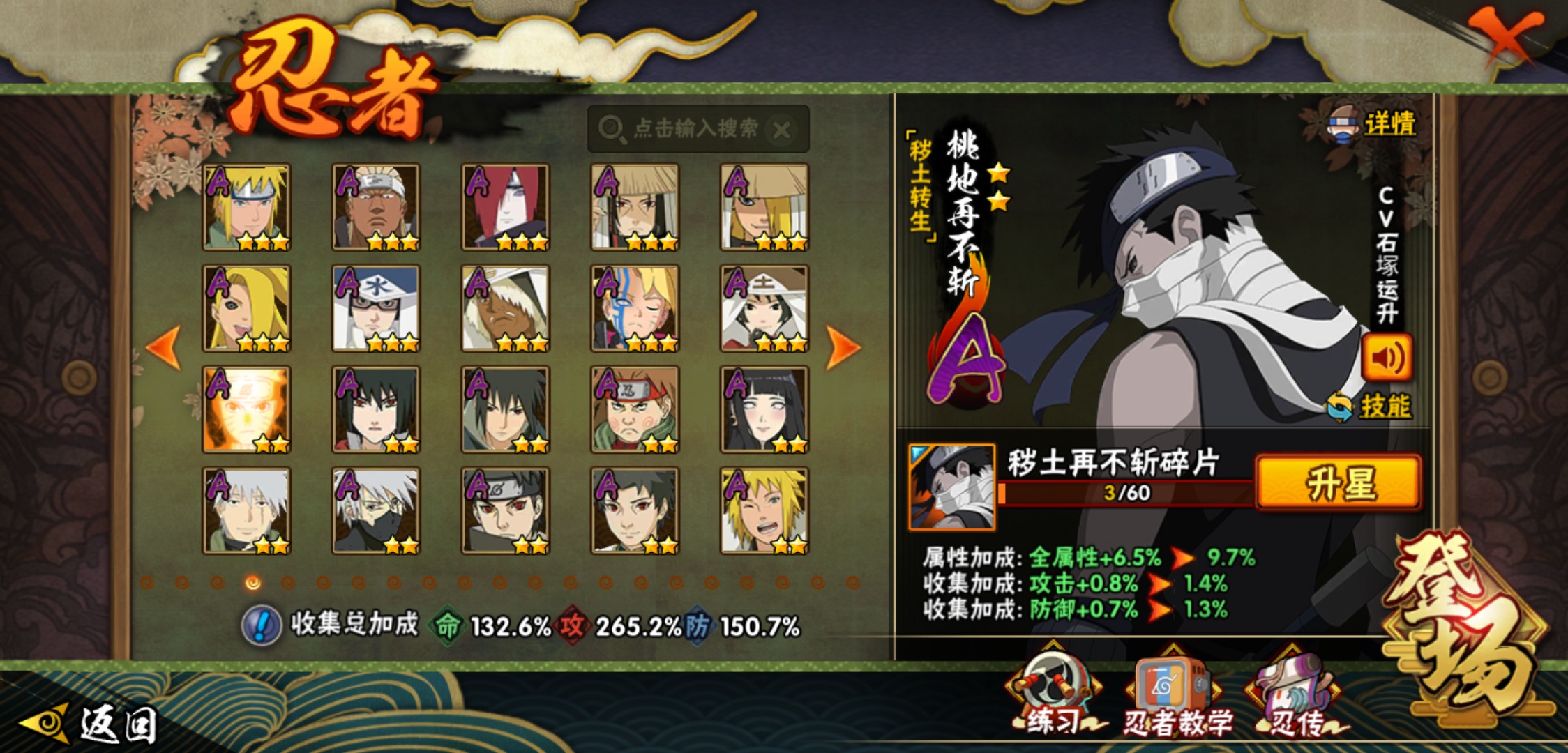Clear the search box with its X
The image size is (1568, 753).
click(x=783, y=130)
